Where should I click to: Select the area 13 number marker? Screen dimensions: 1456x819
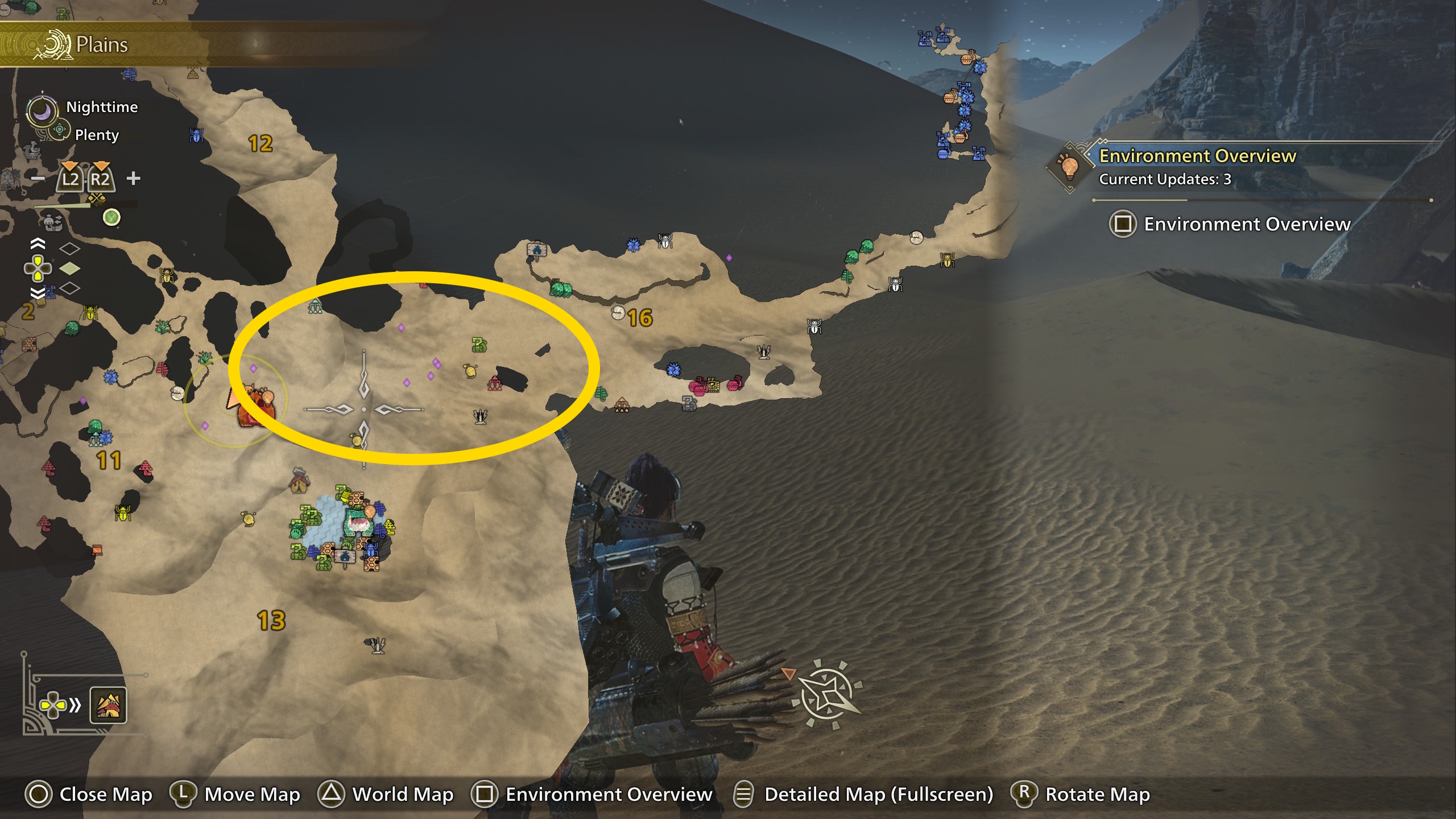271,621
